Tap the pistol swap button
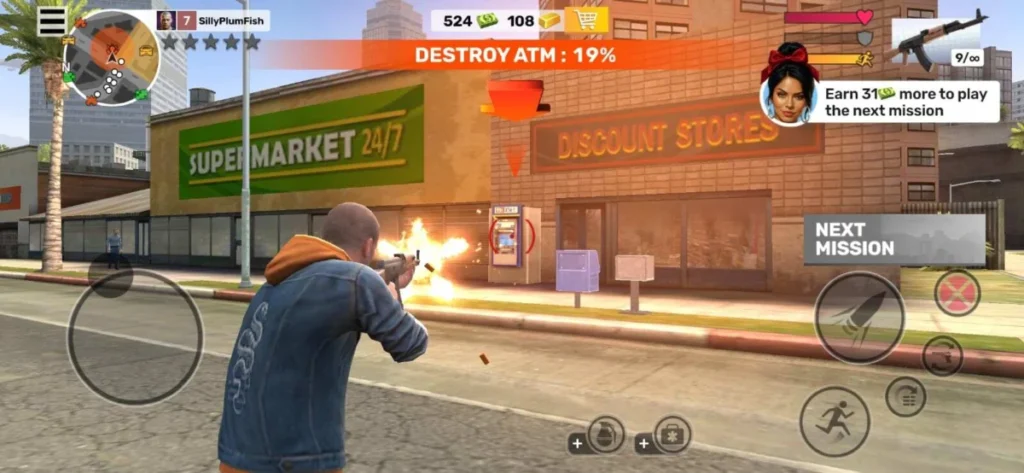1024x473 pixels. pyautogui.click(x=941, y=356)
